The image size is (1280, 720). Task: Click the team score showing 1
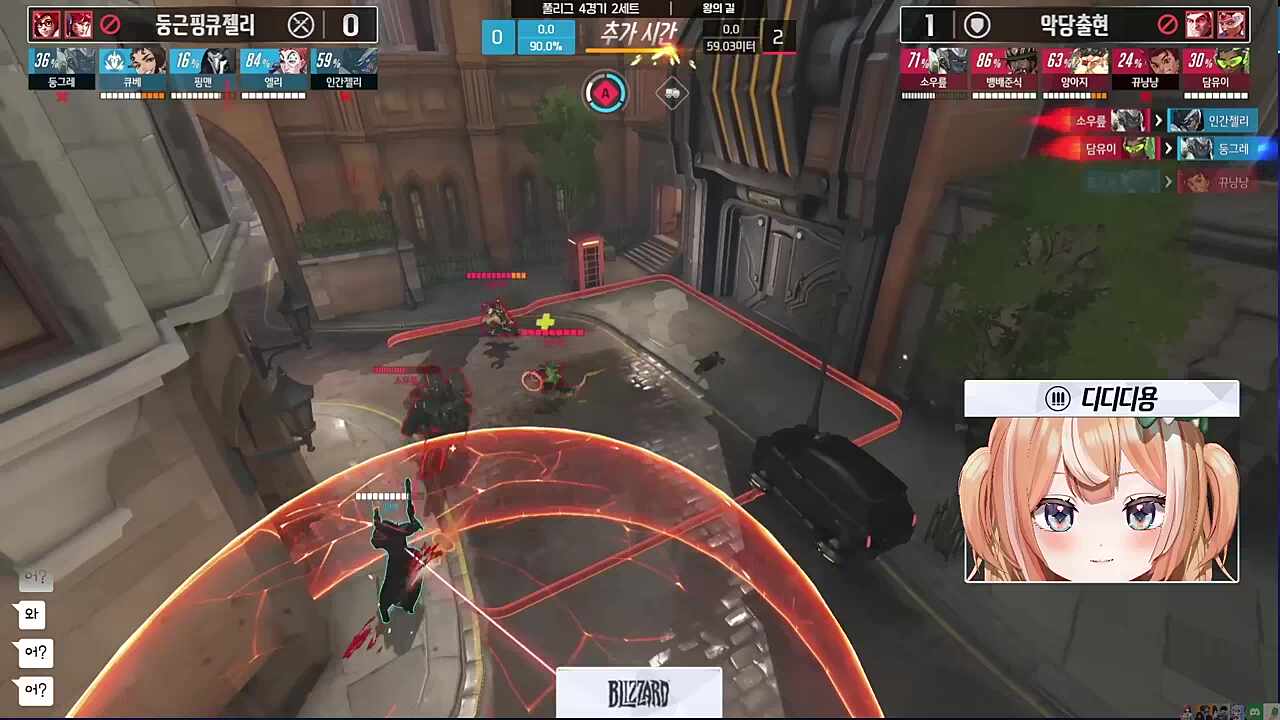click(x=930, y=25)
